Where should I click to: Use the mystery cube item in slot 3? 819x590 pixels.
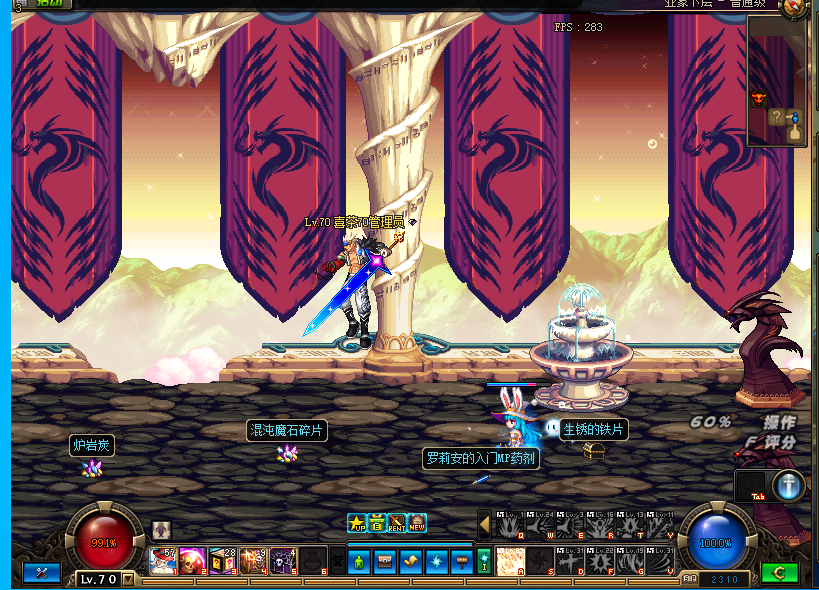pyautogui.click(x=223, y=559)
